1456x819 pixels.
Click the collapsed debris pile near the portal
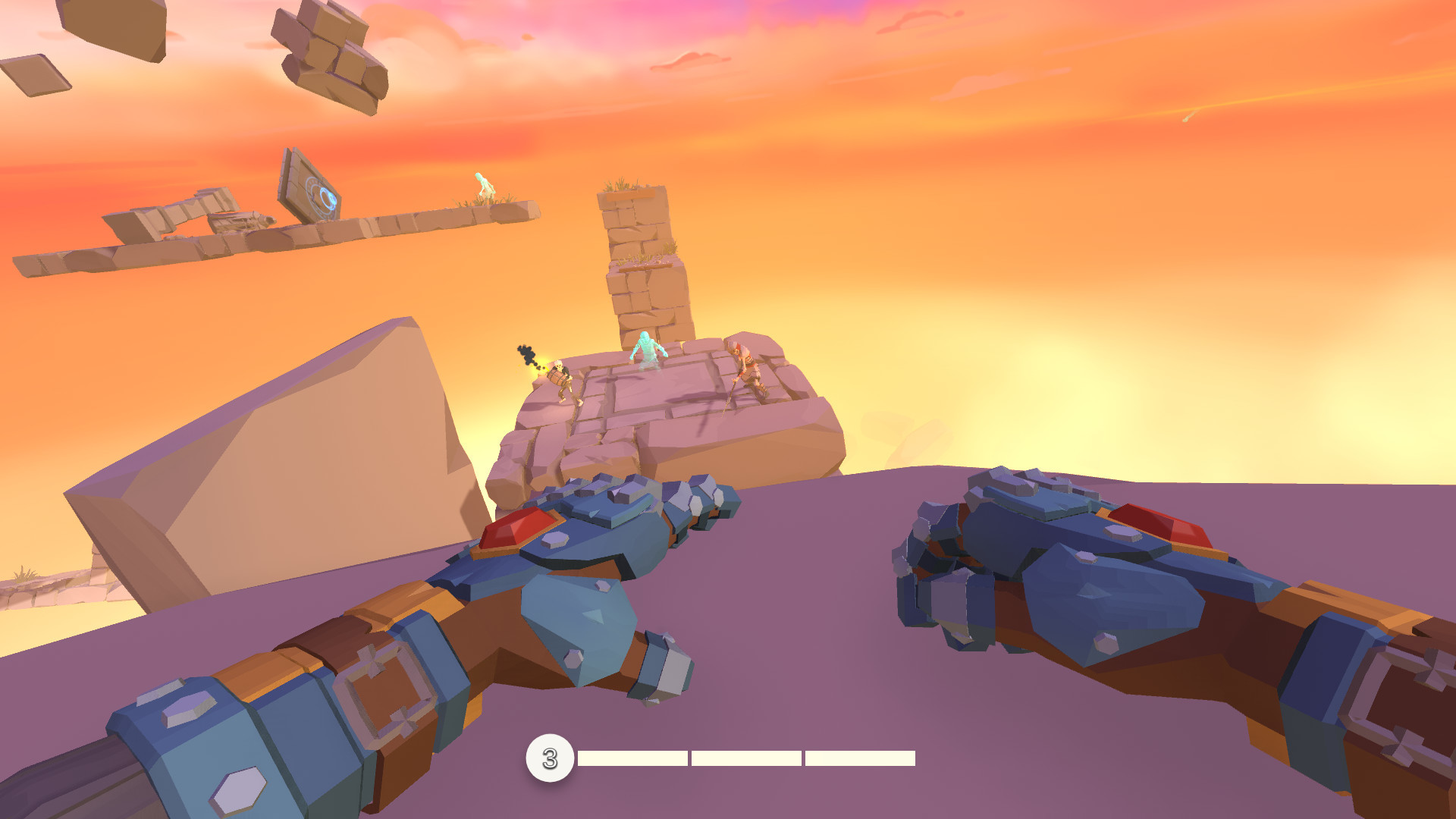(243, 221)
